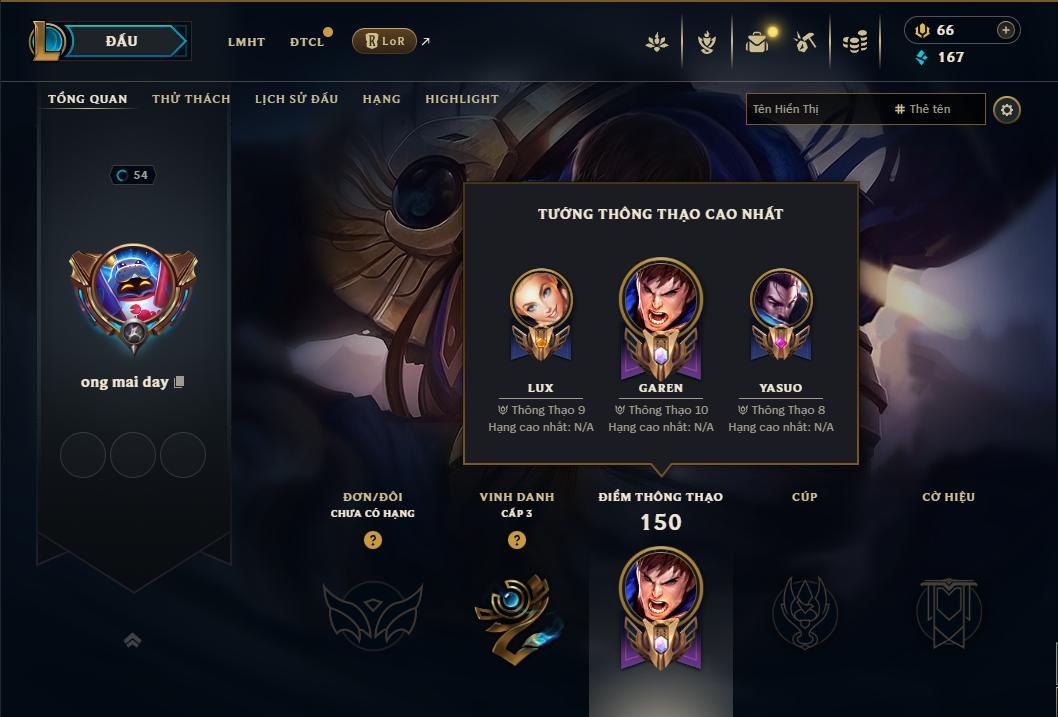Open the CÚP trophy section
This screenshot has width=1058, height=717.
(804, 609)
